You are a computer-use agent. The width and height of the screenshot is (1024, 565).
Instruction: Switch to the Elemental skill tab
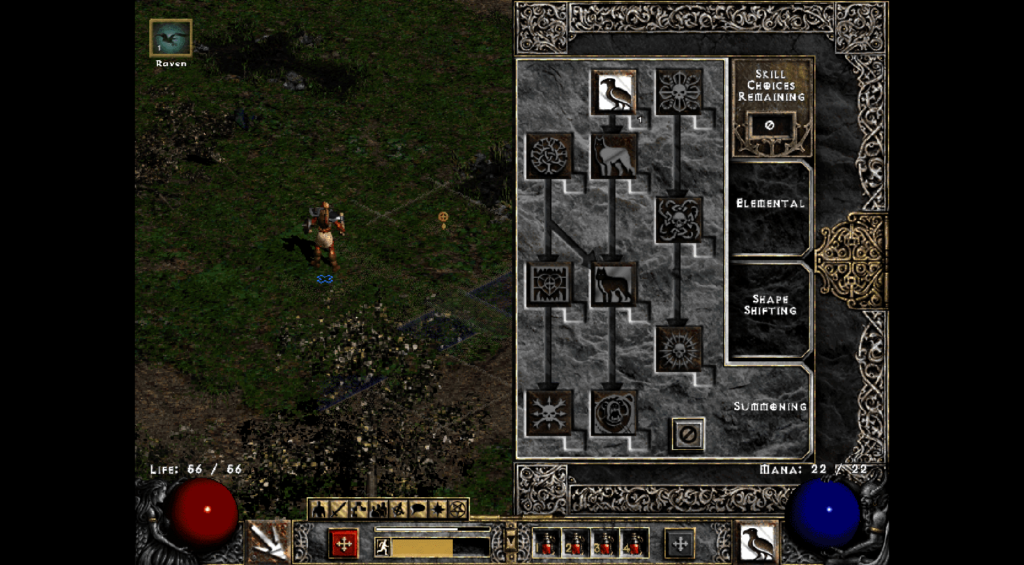pyautogui.click(x=770, y=204)
